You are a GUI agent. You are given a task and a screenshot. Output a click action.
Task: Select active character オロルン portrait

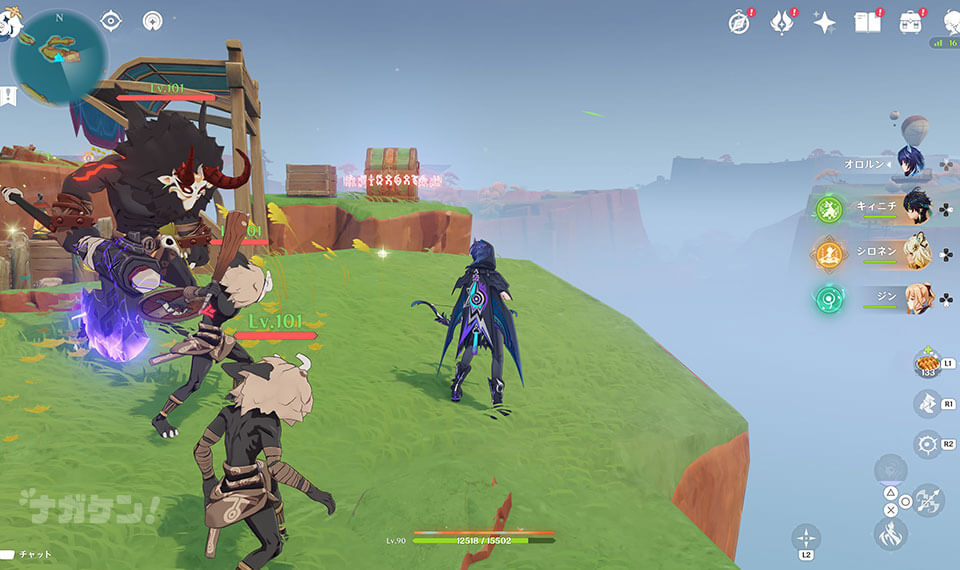click(x=910, y=162)
